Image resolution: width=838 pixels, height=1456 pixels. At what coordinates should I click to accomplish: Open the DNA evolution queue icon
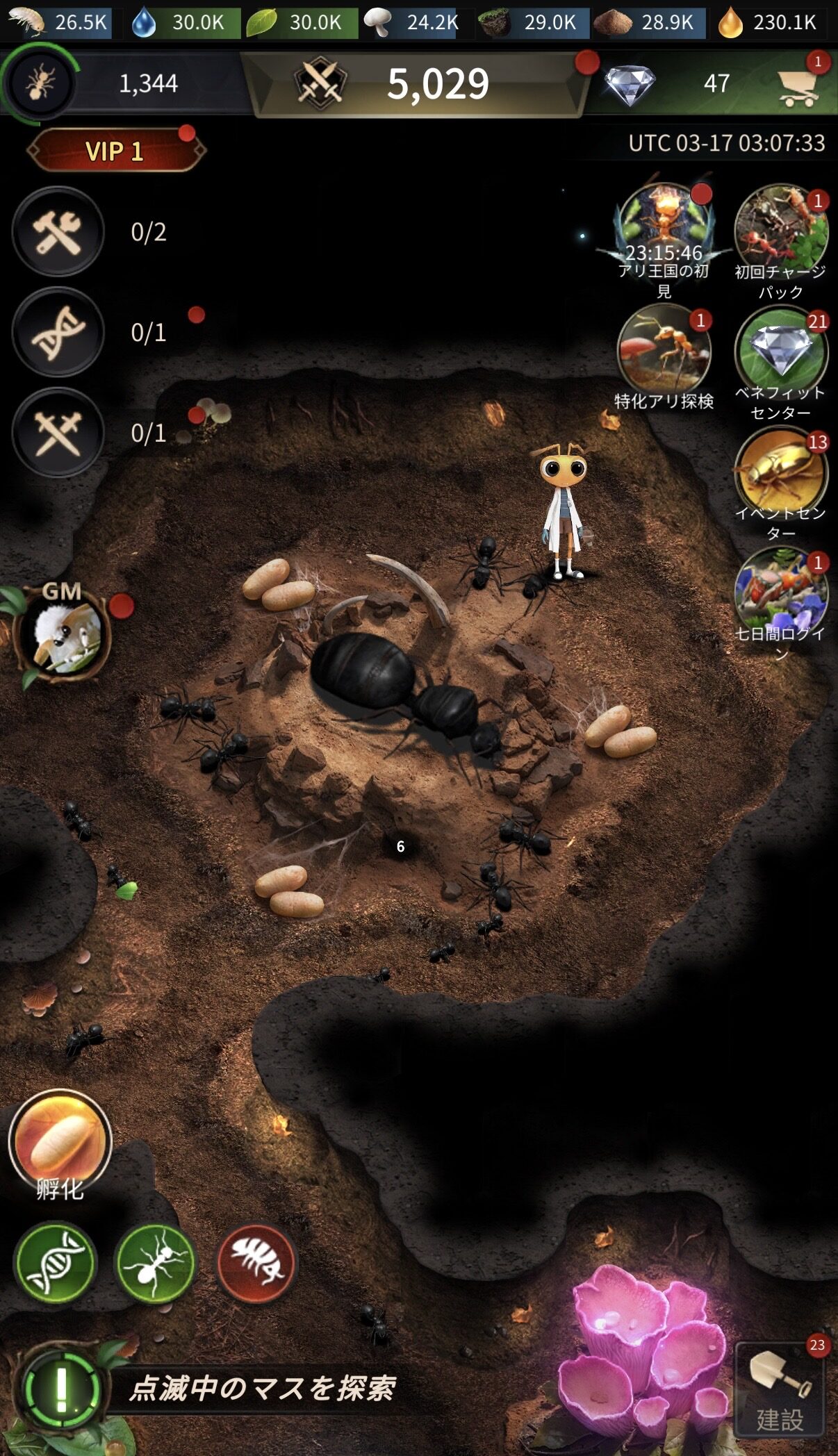(x=58, y=332)
